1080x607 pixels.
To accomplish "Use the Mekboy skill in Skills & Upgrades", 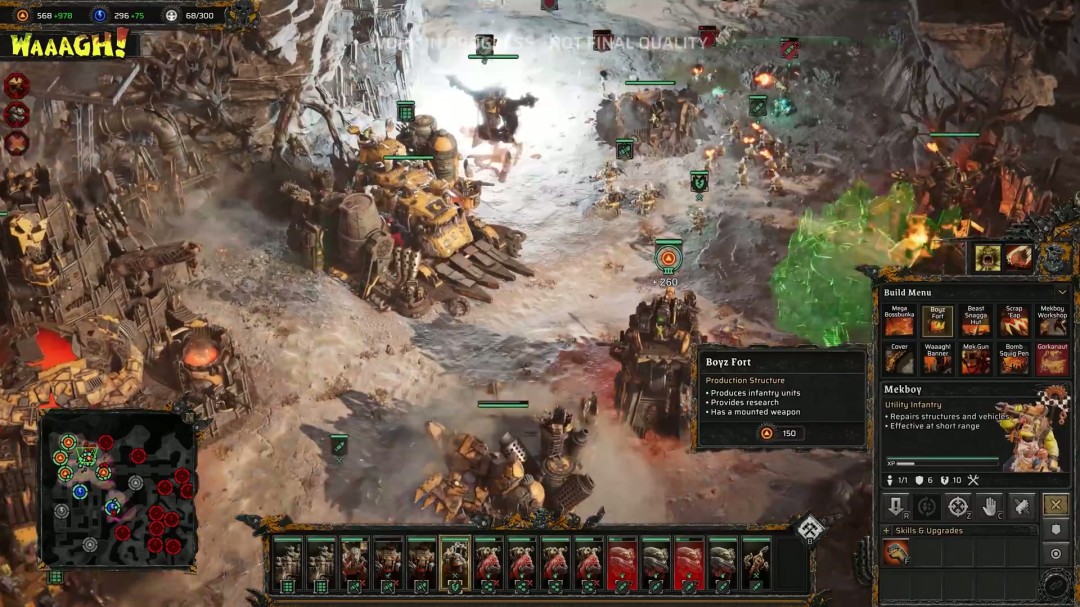I will [x=896, y=552].
